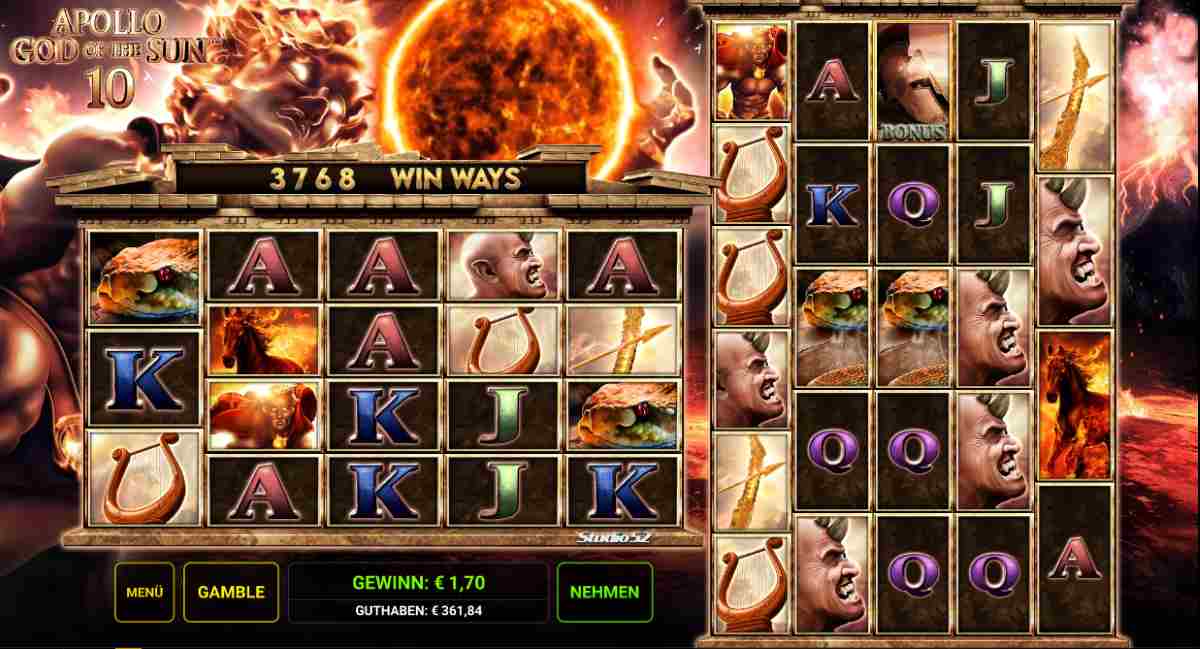The width and height of the screenshot is (1200, 649).
Task: Click the GAMBLE button
Action: (x=231, y=592)
